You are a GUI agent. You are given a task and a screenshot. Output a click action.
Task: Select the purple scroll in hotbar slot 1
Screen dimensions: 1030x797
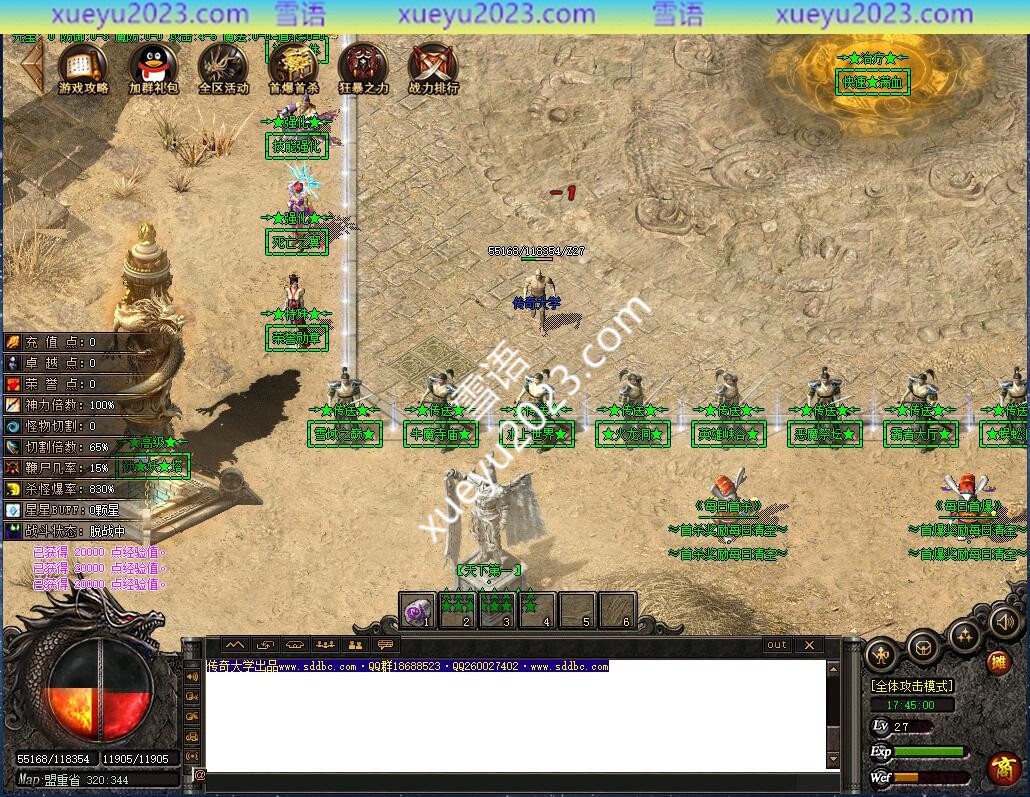tap(417, 609)
